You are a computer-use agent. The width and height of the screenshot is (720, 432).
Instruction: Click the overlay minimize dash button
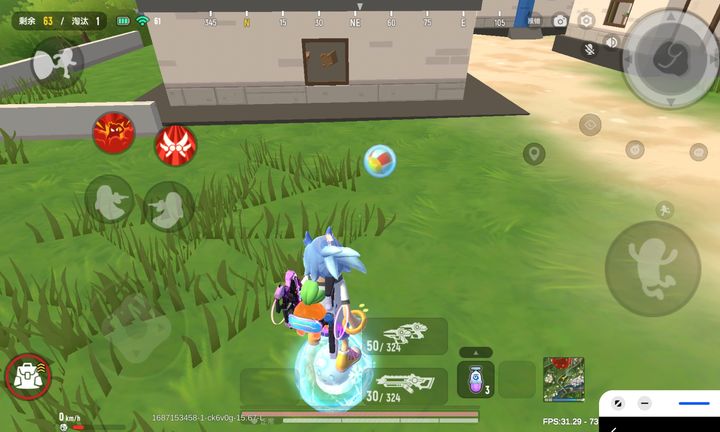(x=645, y=403)
